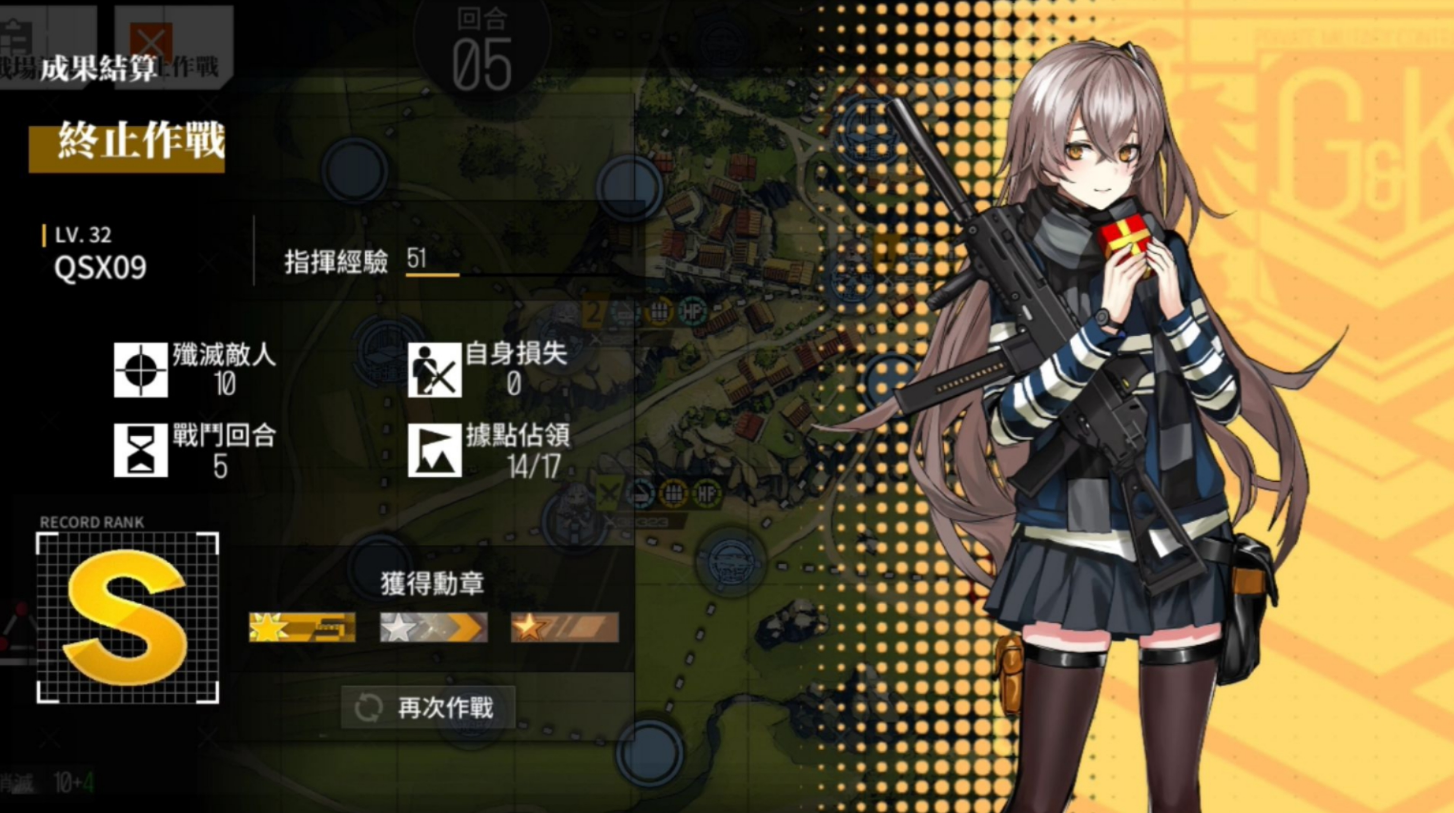Click the unit-loss figure icon beside 自身損失
The height and width of the screenshot is (813, 1454).
434,370
